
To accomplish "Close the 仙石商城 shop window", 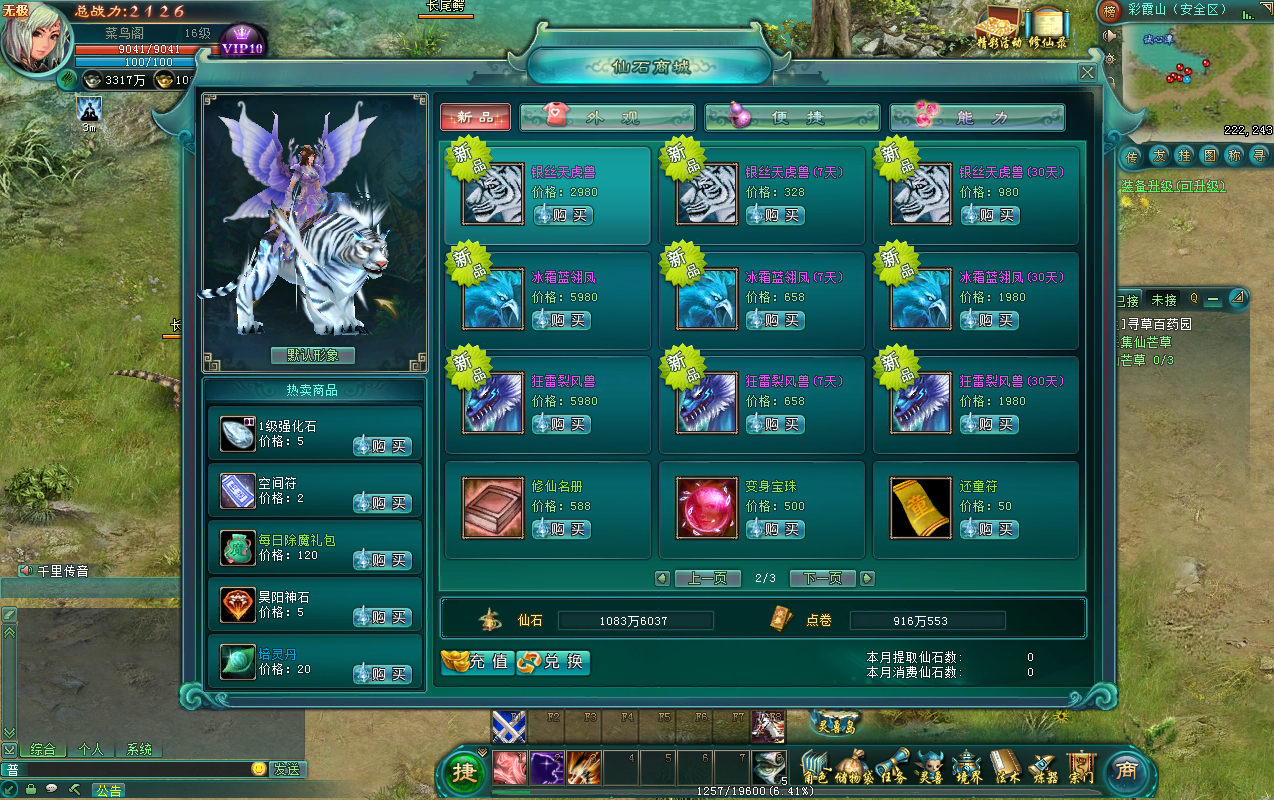I will [x=1087, y=73].
